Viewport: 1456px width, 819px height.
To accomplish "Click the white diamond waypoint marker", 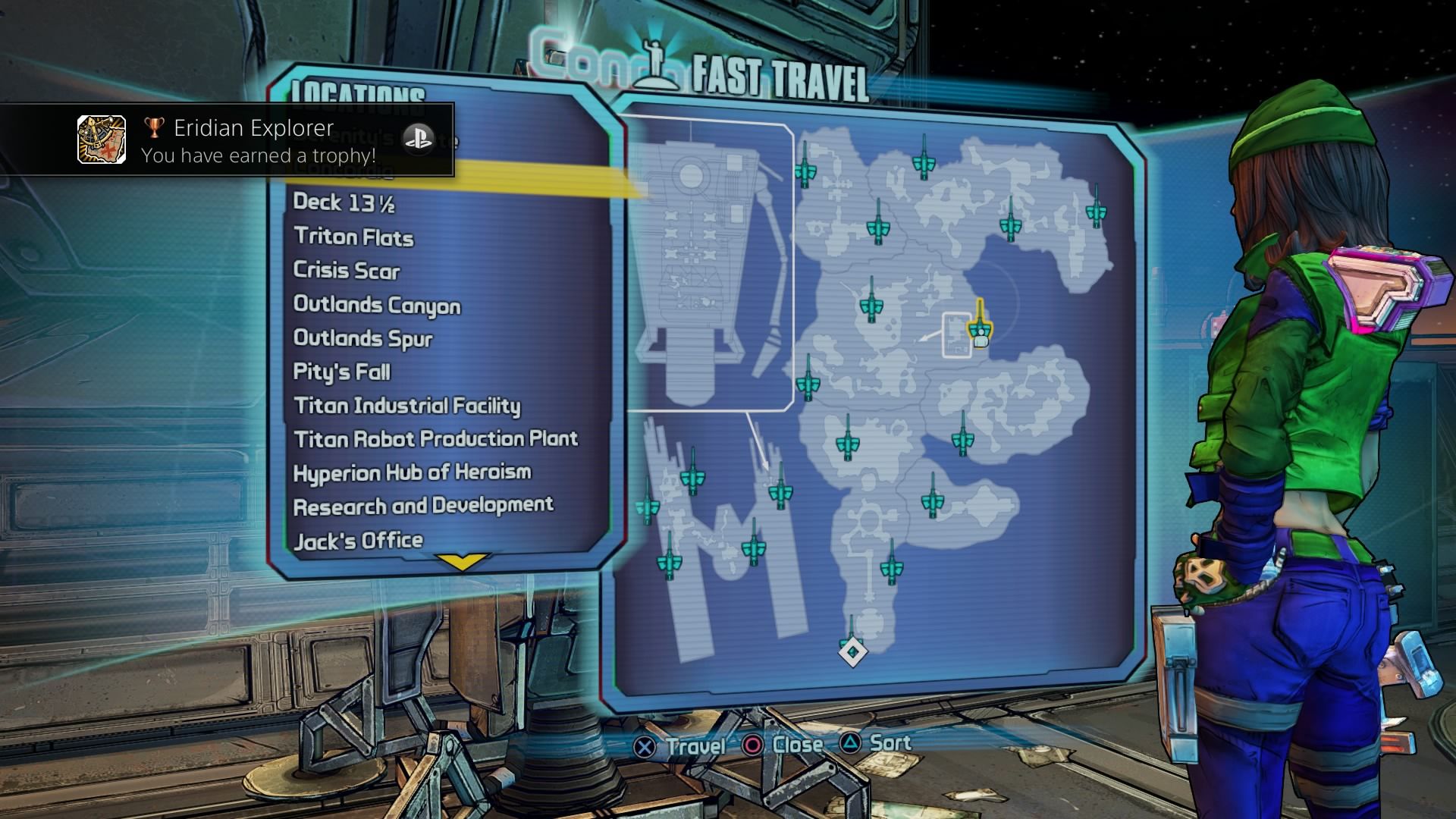I will tap(852, 651).
